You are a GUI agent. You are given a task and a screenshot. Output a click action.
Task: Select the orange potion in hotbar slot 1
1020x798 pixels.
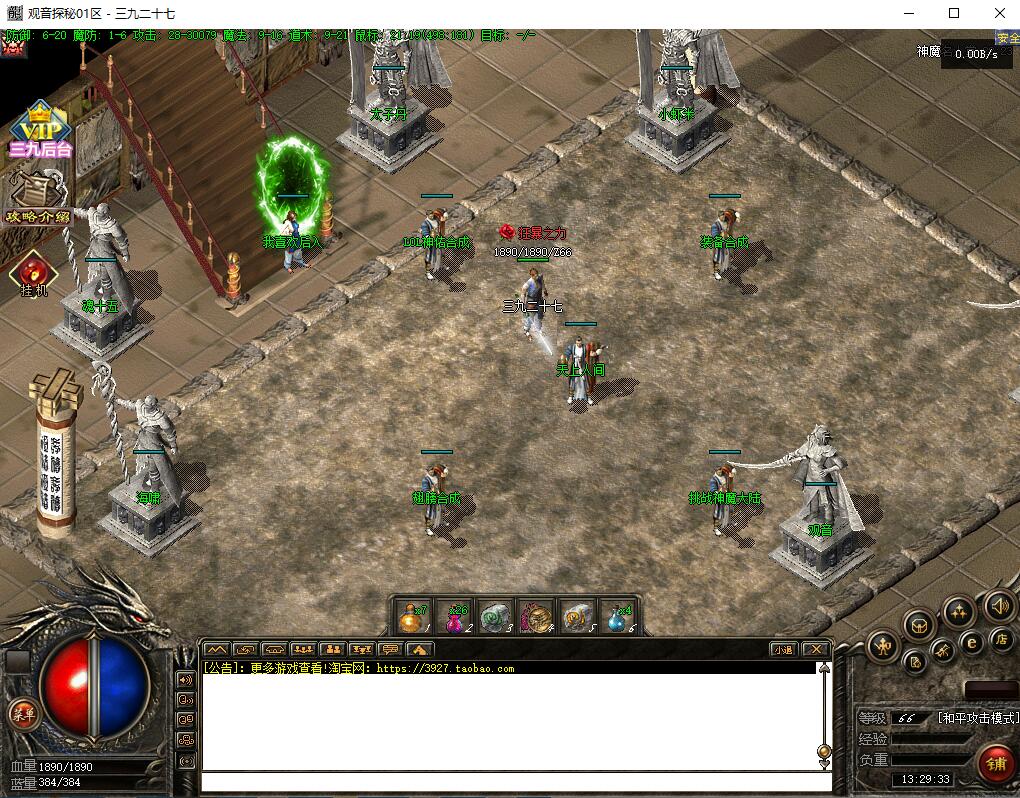(x=411, y=618)
